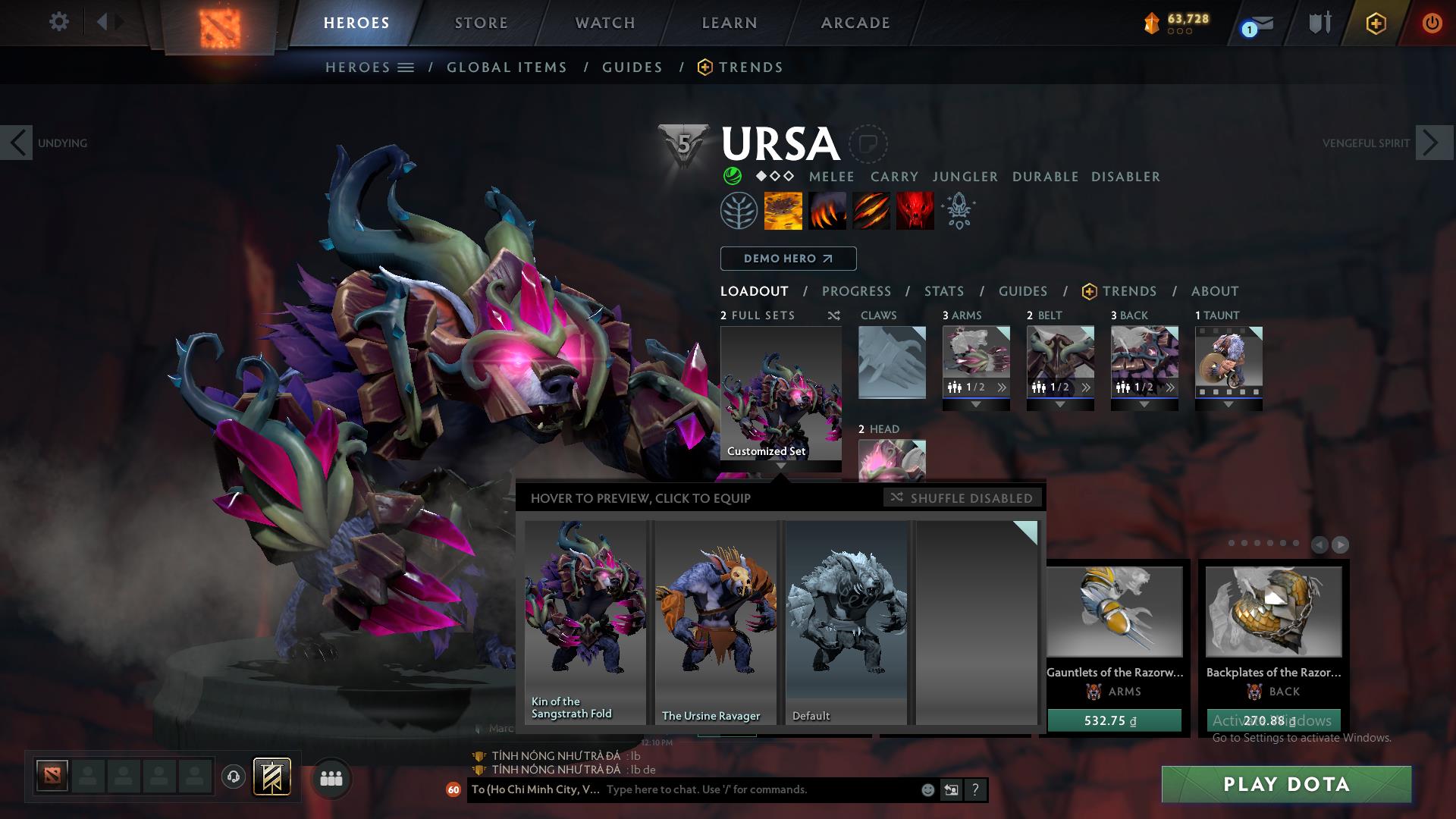Screen dimensions: 1456x819
Task: Open the settings gear icon
Action: pyautogui.click(x=59, y=21)
